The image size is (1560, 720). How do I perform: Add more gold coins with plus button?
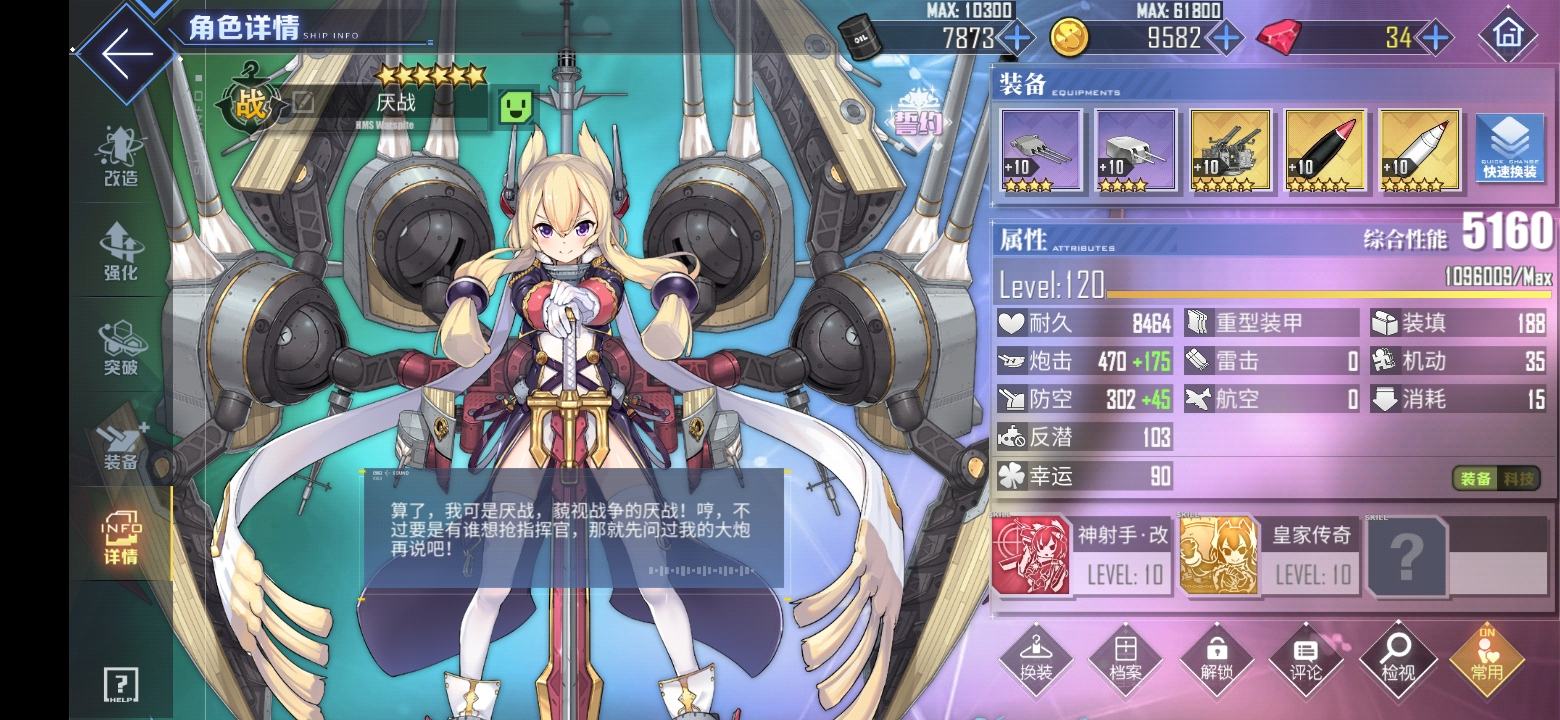tap(1226, 38)
